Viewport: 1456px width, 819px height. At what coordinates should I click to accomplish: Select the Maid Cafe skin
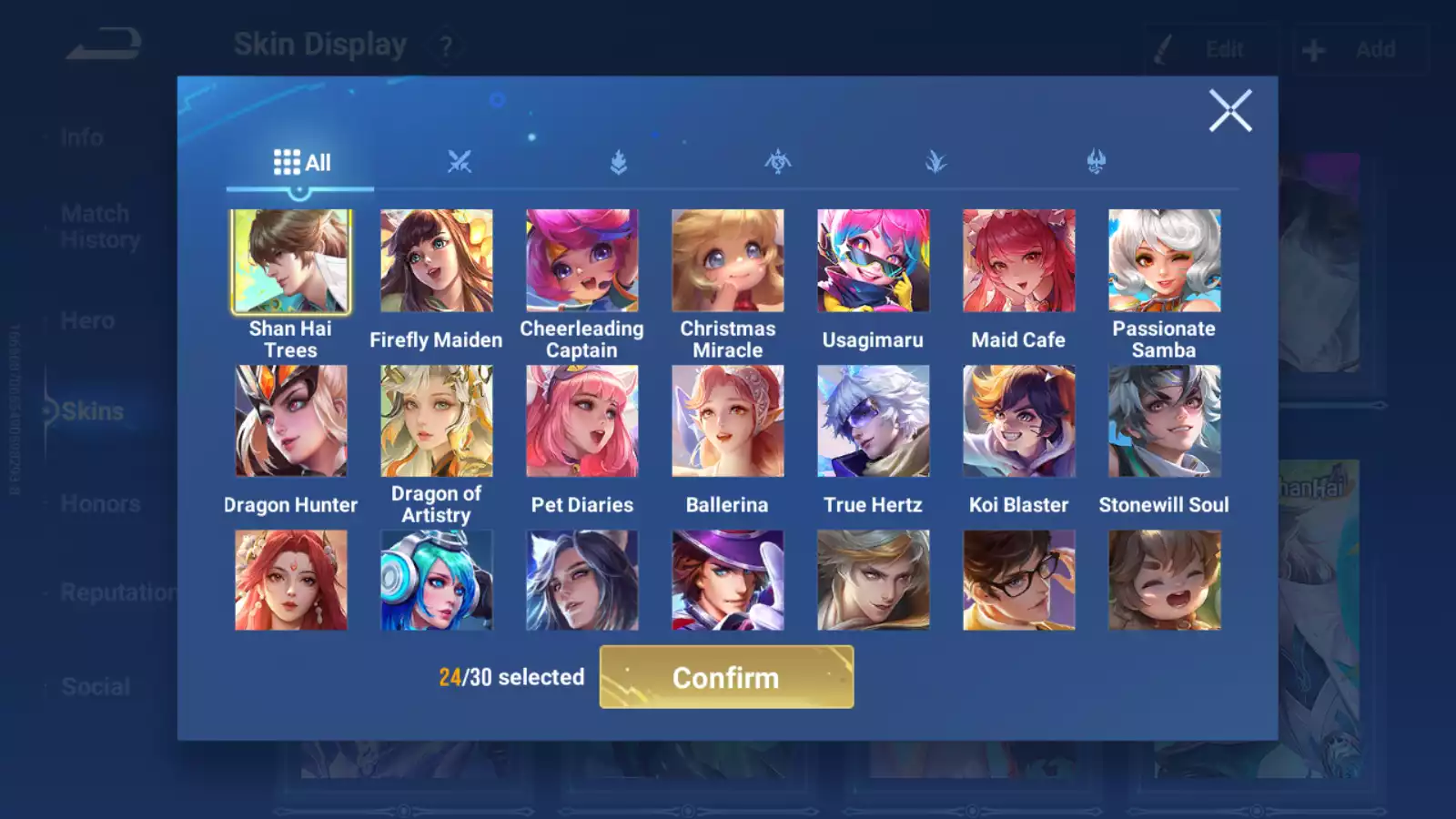[x=1018, y=261]
